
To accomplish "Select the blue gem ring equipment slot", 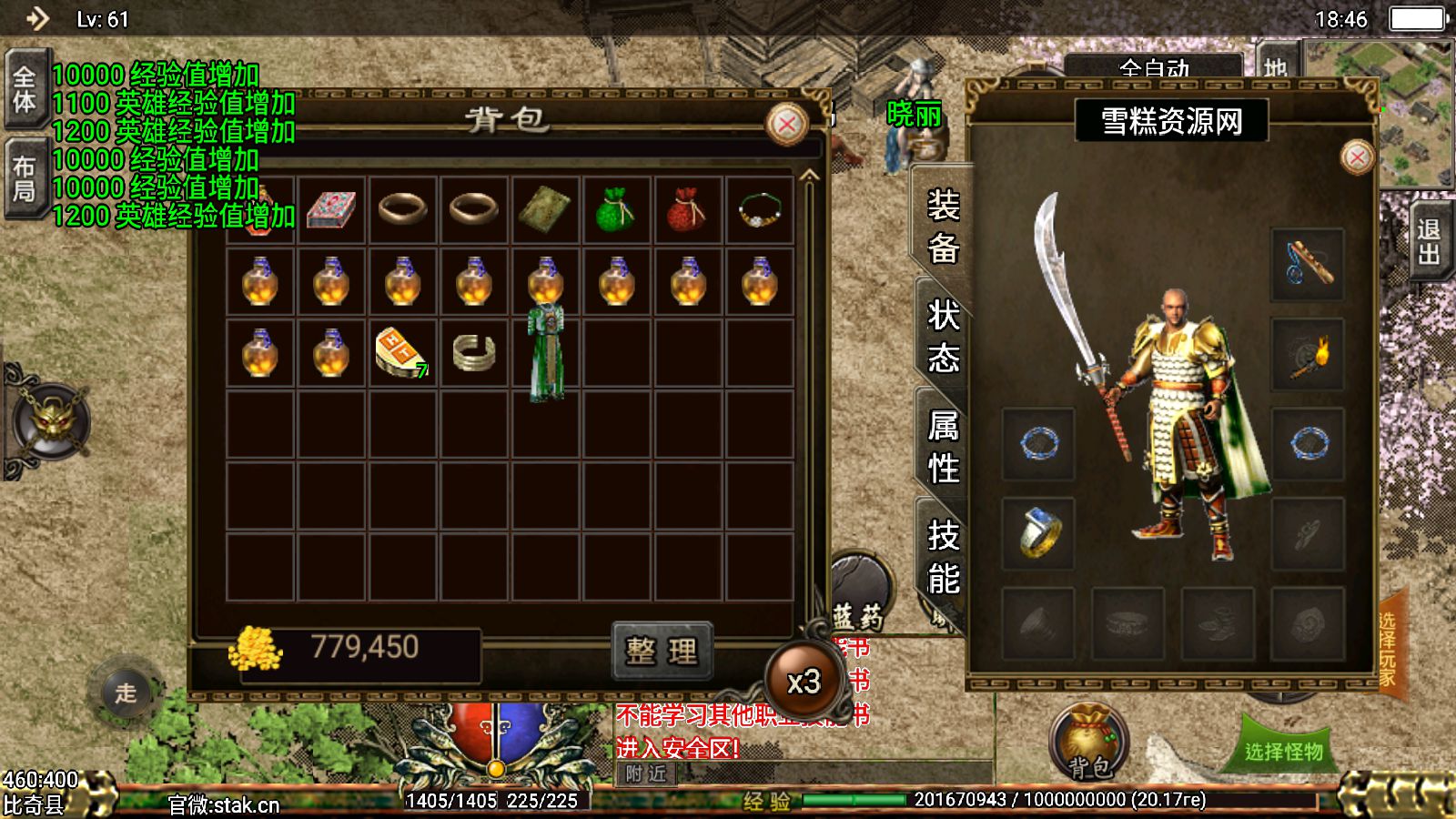I will 1038,532.
